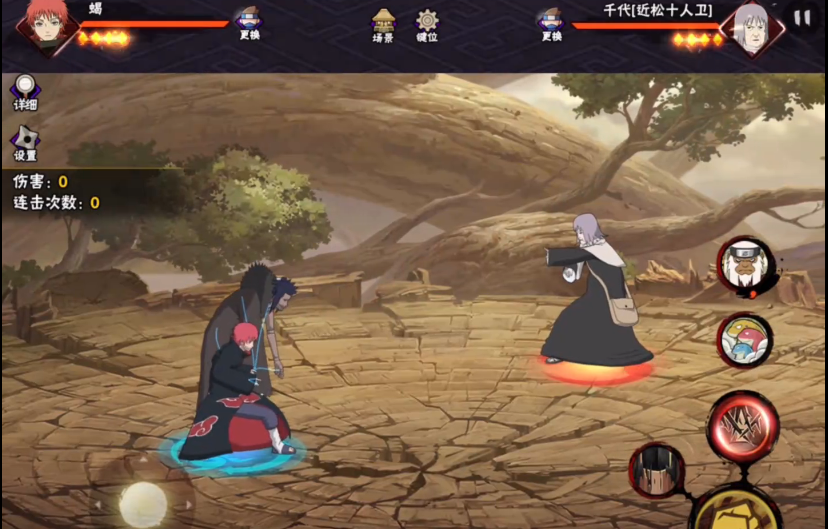Click the opponent's 更换 swap button

pyautogui.click(x=550, y=22)
